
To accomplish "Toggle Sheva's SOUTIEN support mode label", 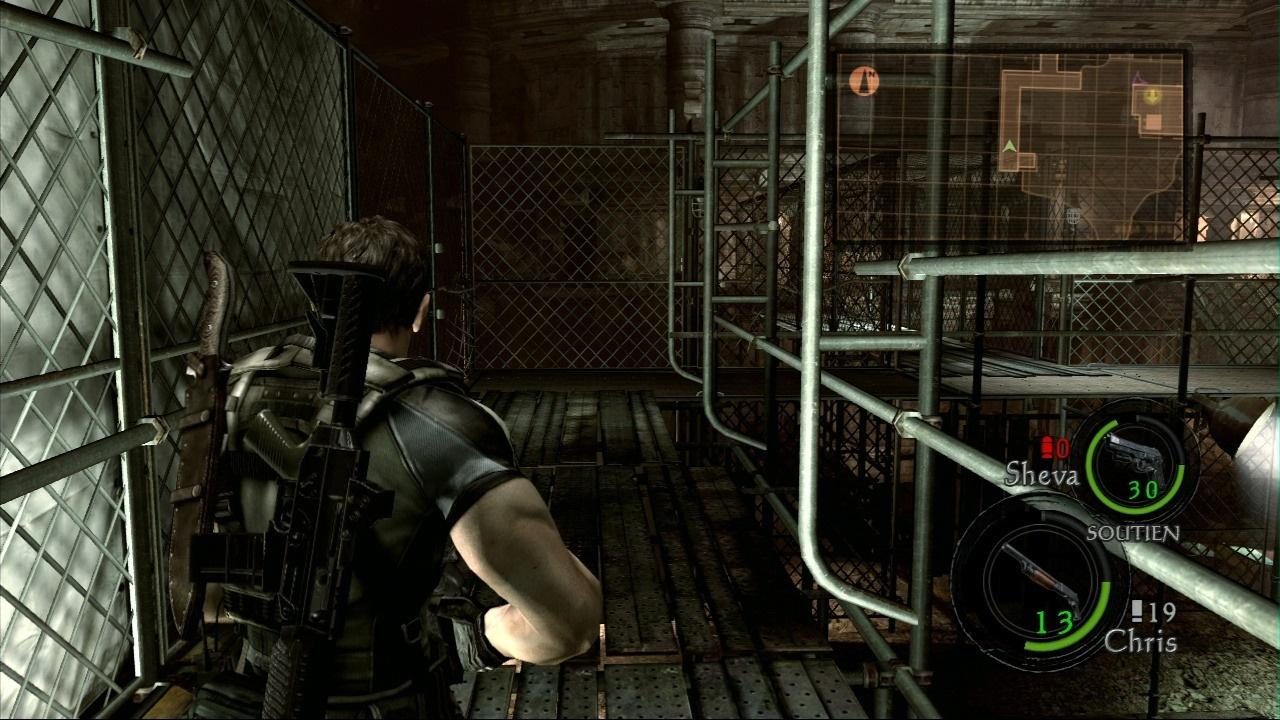I will 1133,531.
